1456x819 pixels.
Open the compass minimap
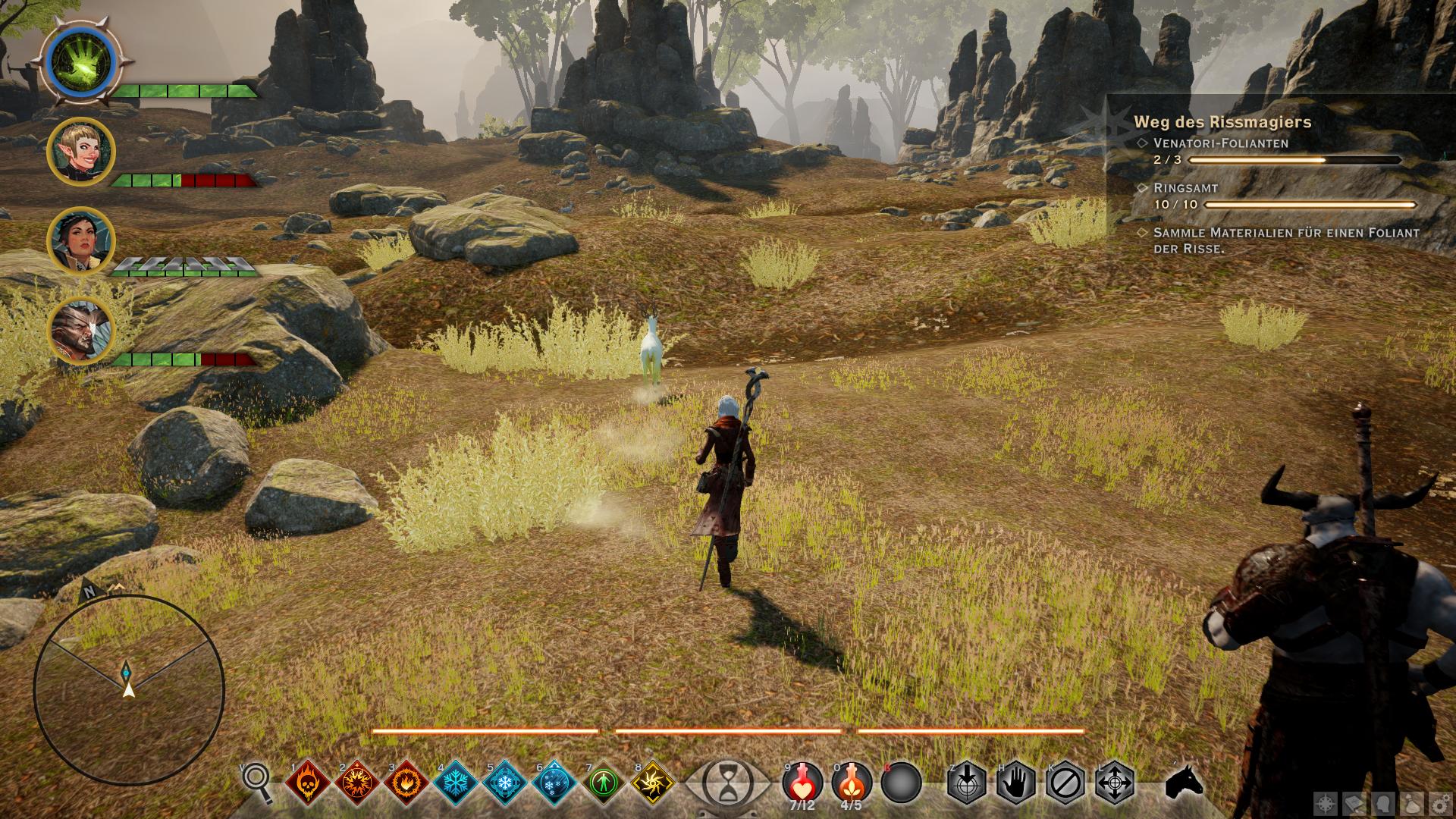129,689
